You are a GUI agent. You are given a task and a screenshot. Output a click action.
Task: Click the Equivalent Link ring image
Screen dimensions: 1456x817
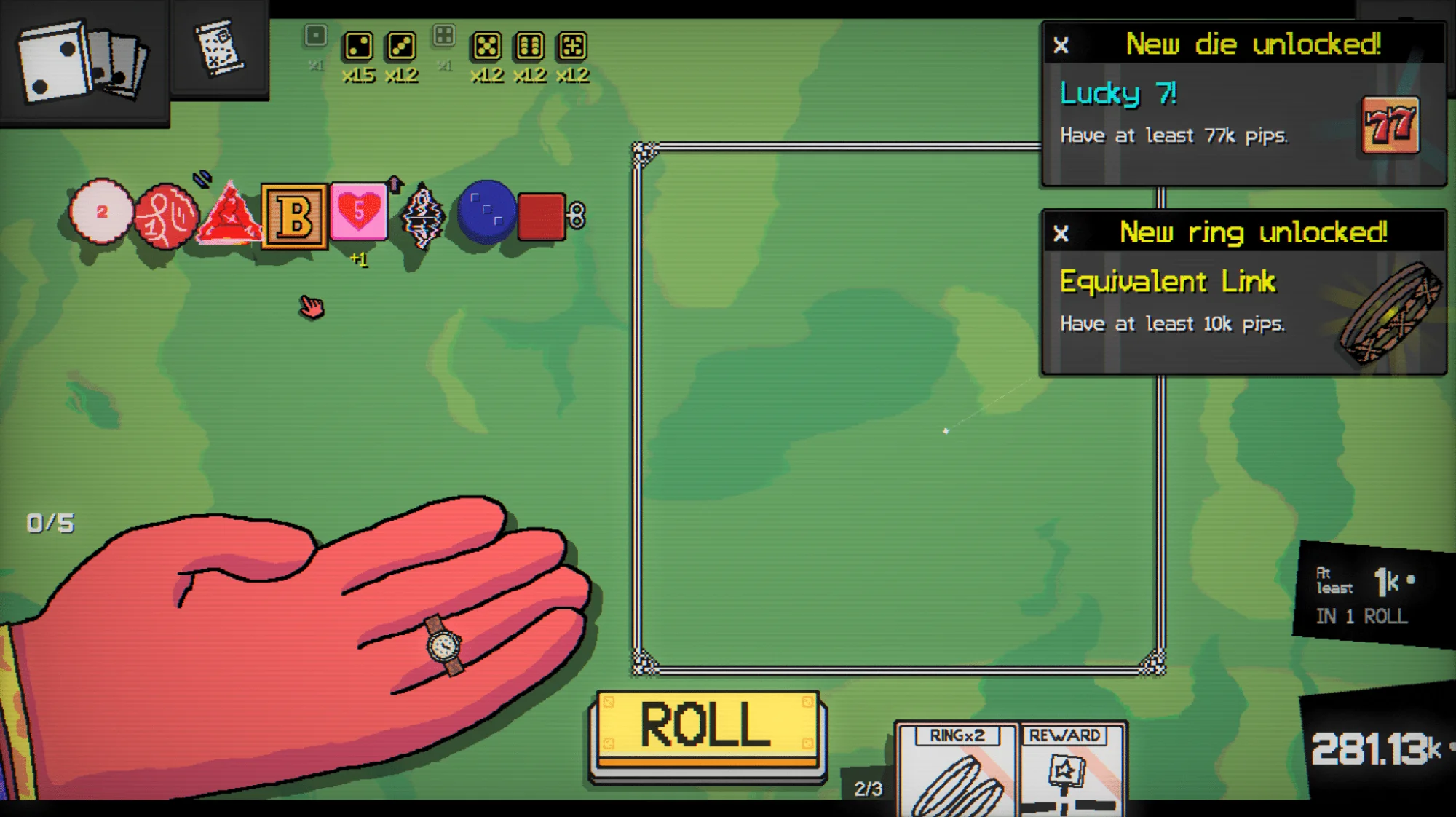pyautogui.click(x=1390, y=313)
